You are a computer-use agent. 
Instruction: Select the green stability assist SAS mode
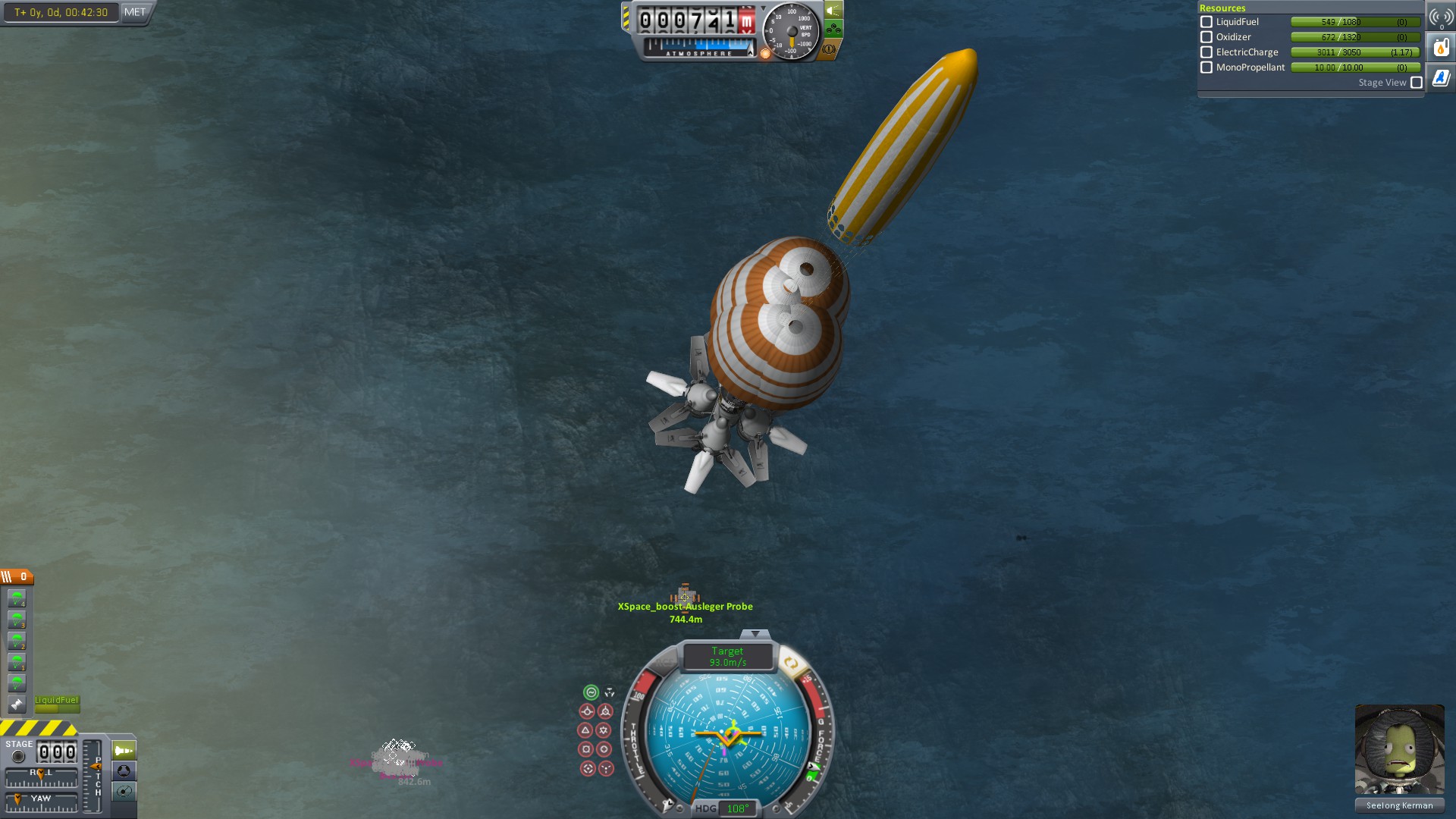(x=591, y=692)
